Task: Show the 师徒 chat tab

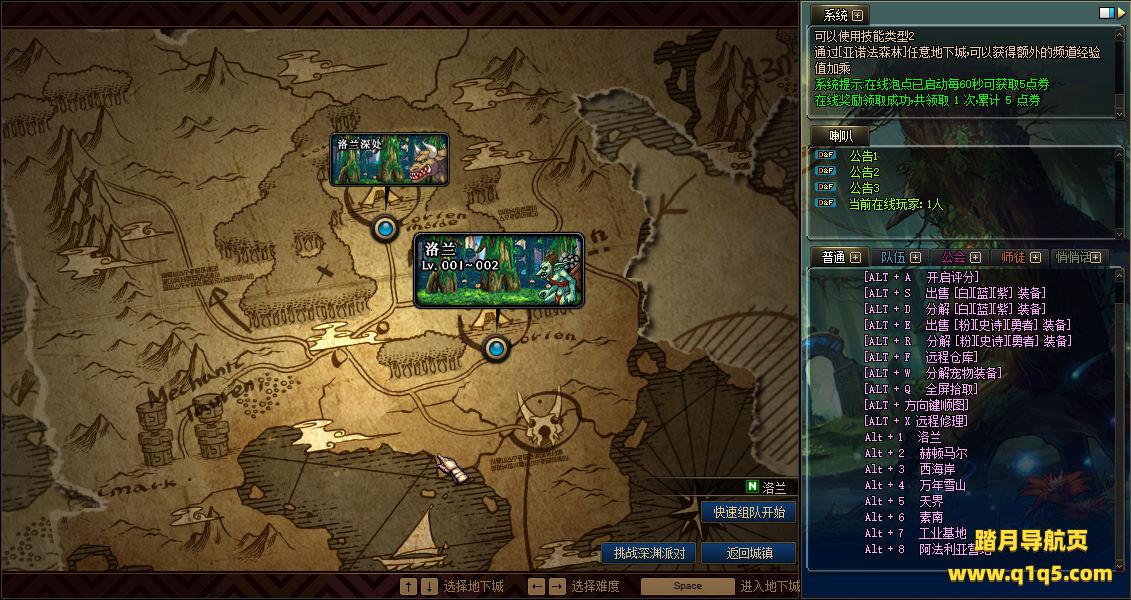Action: click(x=1013, y=258)
